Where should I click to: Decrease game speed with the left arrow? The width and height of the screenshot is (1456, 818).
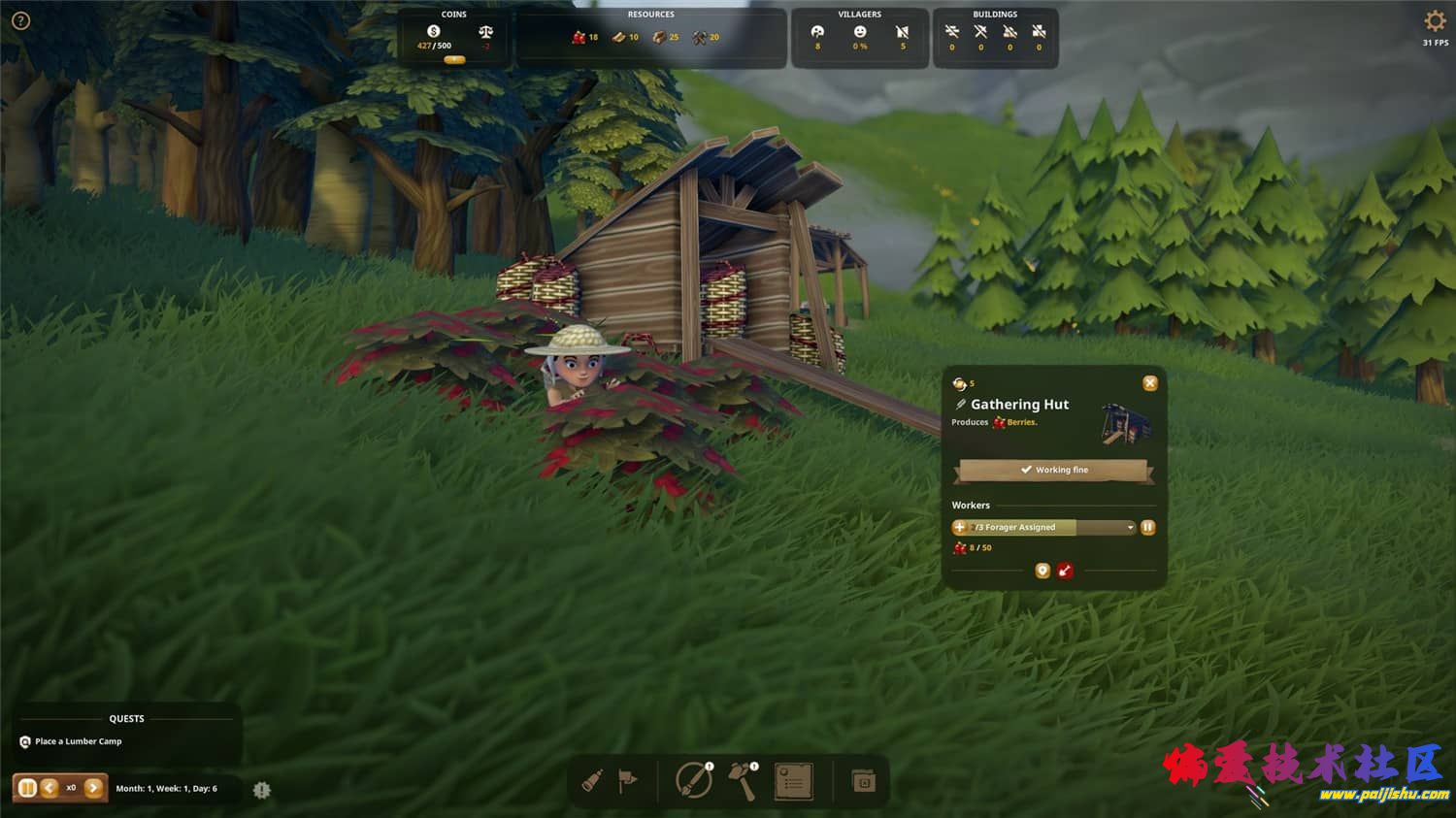pos(50,788)
